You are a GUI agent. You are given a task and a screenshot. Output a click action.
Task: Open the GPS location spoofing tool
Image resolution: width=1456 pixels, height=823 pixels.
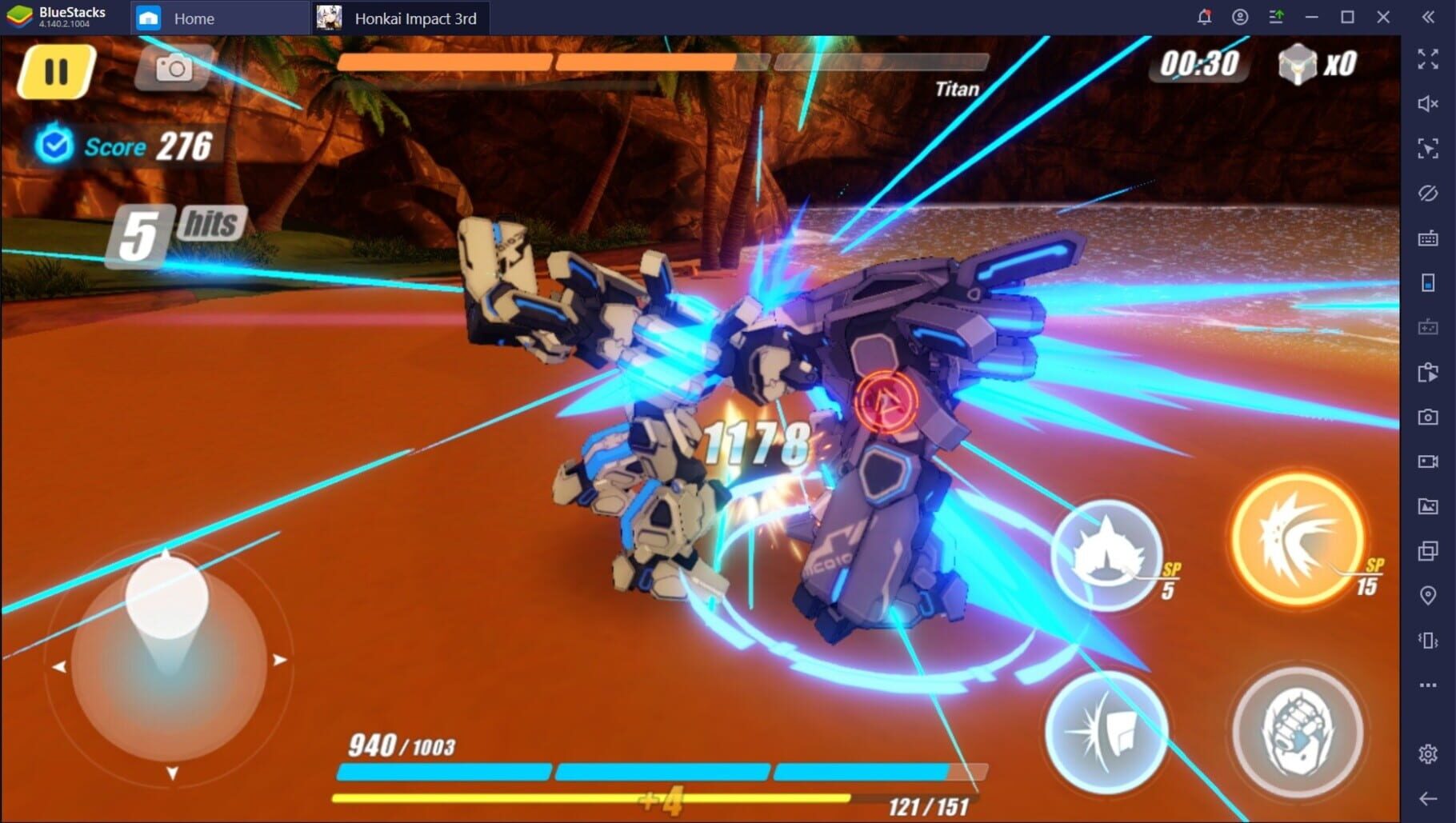pos(1427,594)
